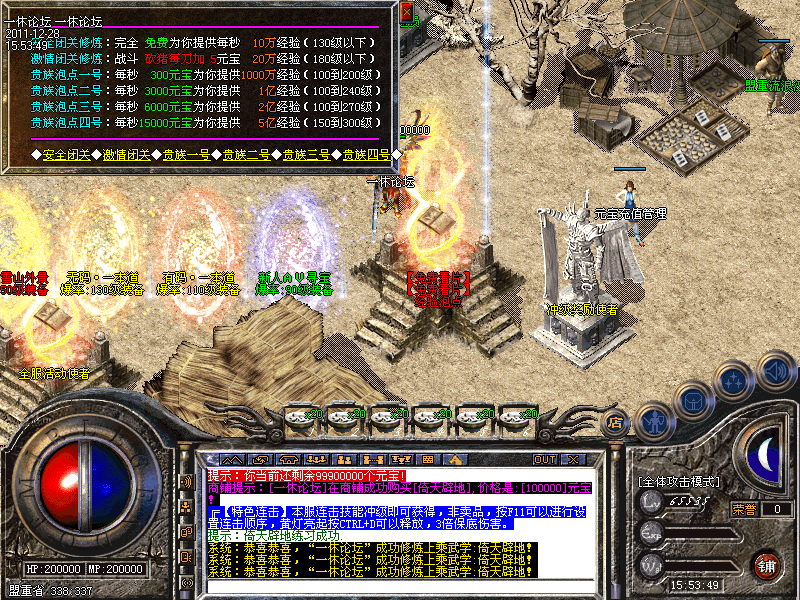Open the bag inventory icon
The height and width of the screenshot is (600, 800).
pyautogui.click(x=693, y=400)
